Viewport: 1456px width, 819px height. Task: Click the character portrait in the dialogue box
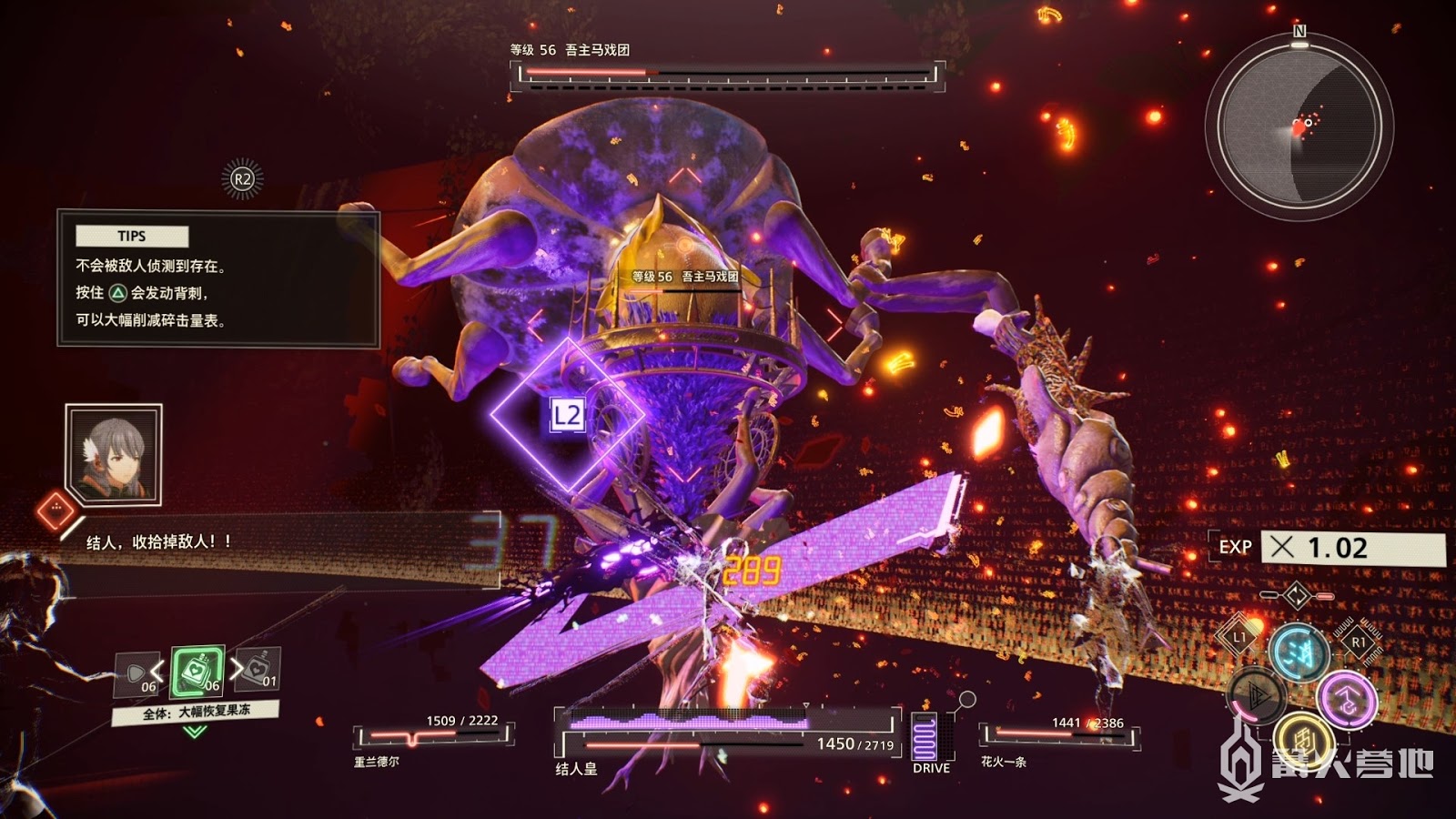coord(114,455)
